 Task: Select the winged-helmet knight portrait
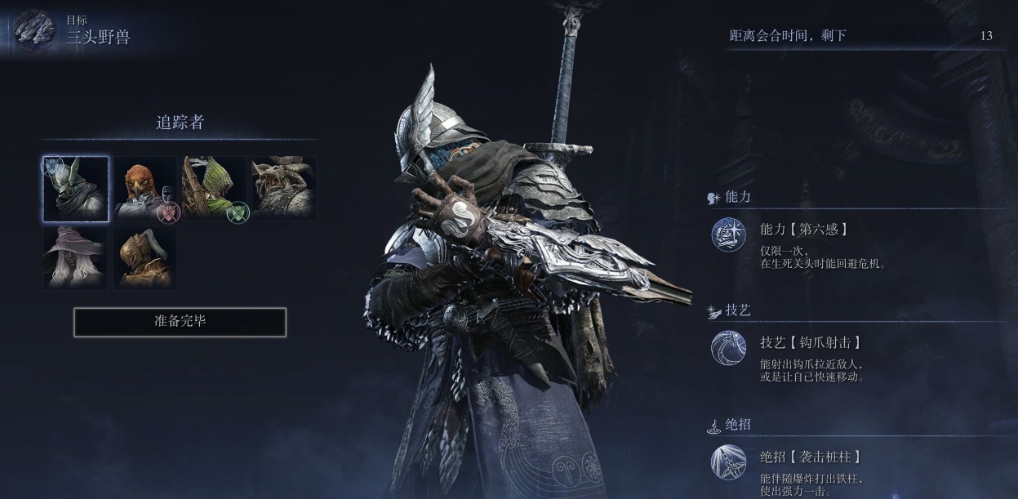76,188
